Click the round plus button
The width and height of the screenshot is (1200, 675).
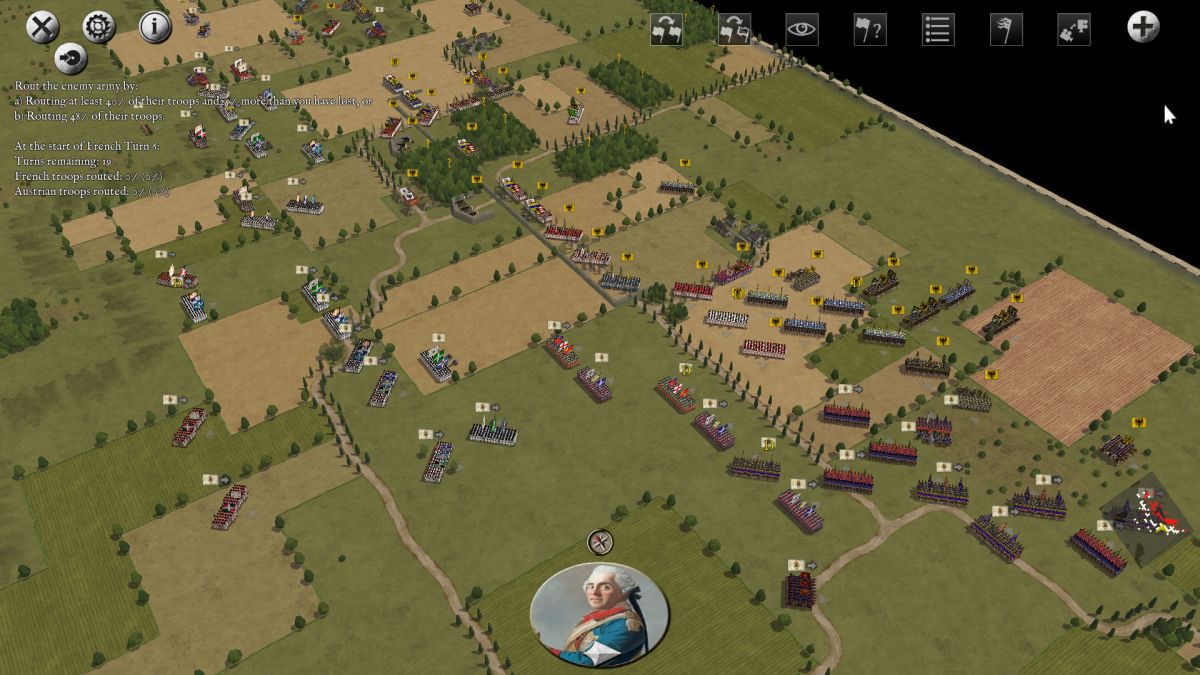click(x=1143, y=27)
